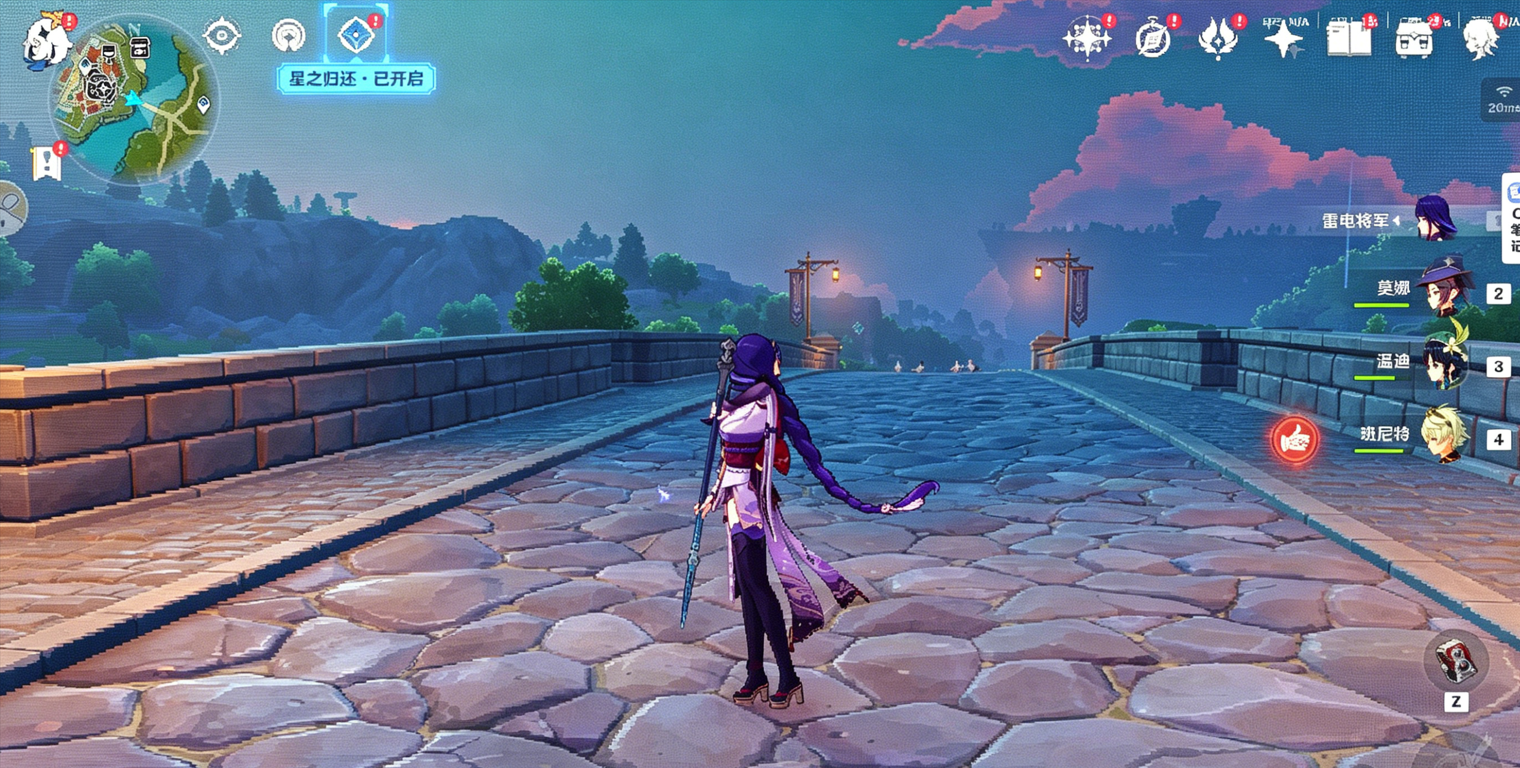Viewport: 1520px width, 768px height.
Task: Switch to party member 温迪
Action: pos(1442,363)
